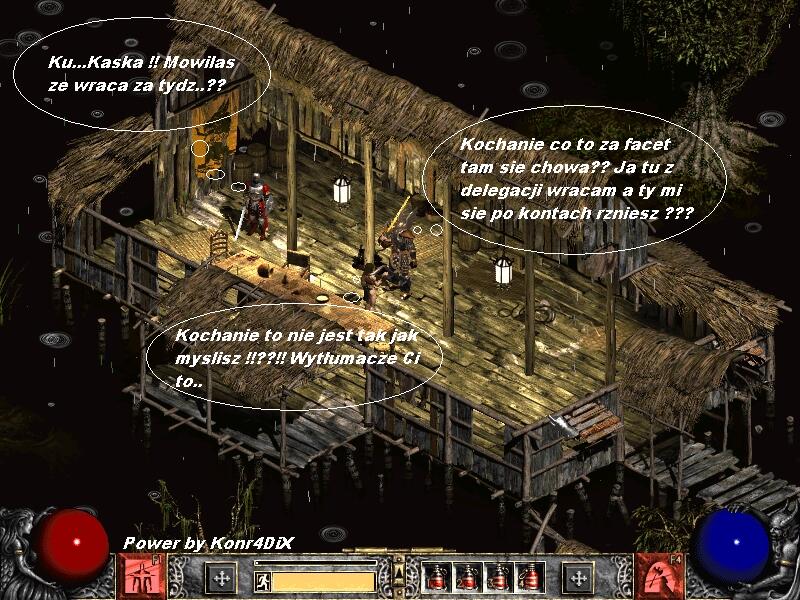Use the first belt potion
Image resolution: width=800 pixels, height=600 pixels.
point(436,577)
